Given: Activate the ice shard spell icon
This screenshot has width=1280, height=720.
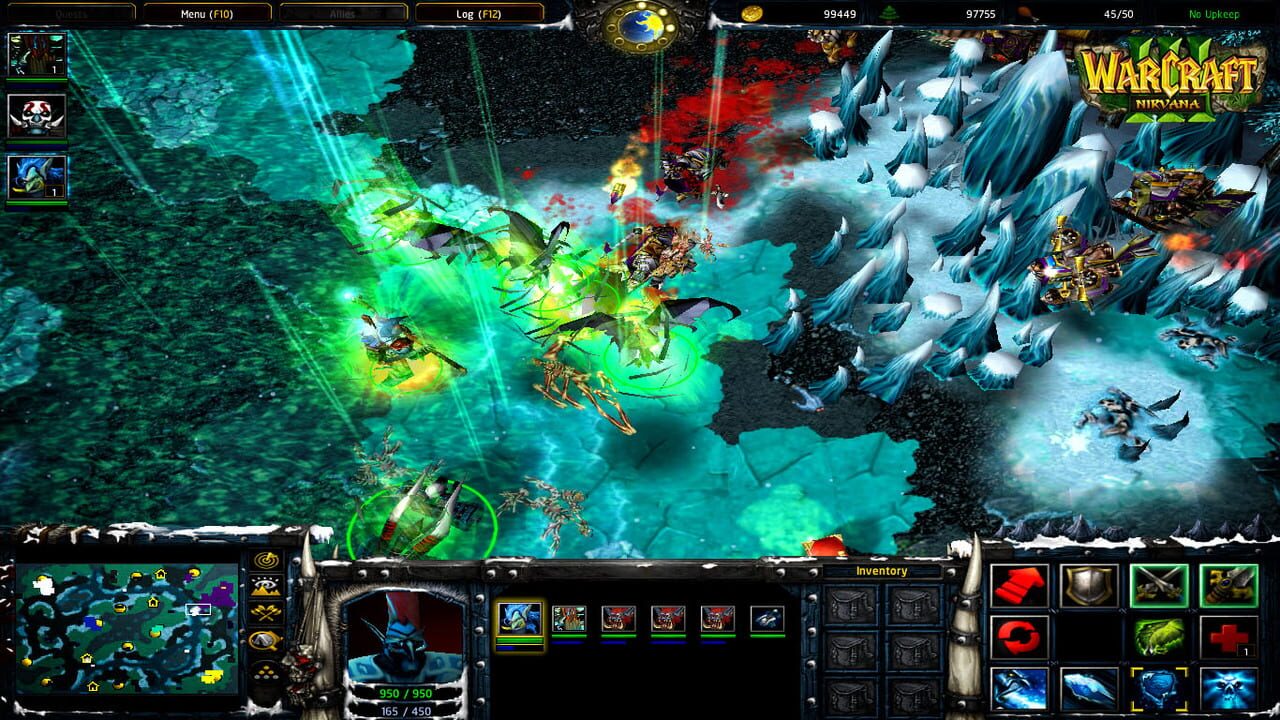Looking at the screenshot, I should click(1089, 689).
